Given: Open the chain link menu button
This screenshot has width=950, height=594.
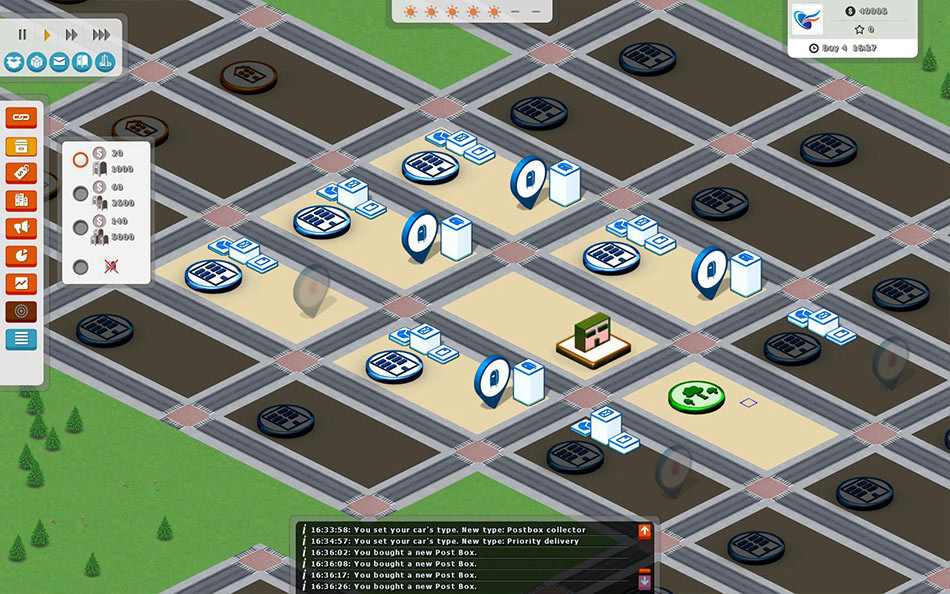Looking at the screenshot, I should click(21, 118).
